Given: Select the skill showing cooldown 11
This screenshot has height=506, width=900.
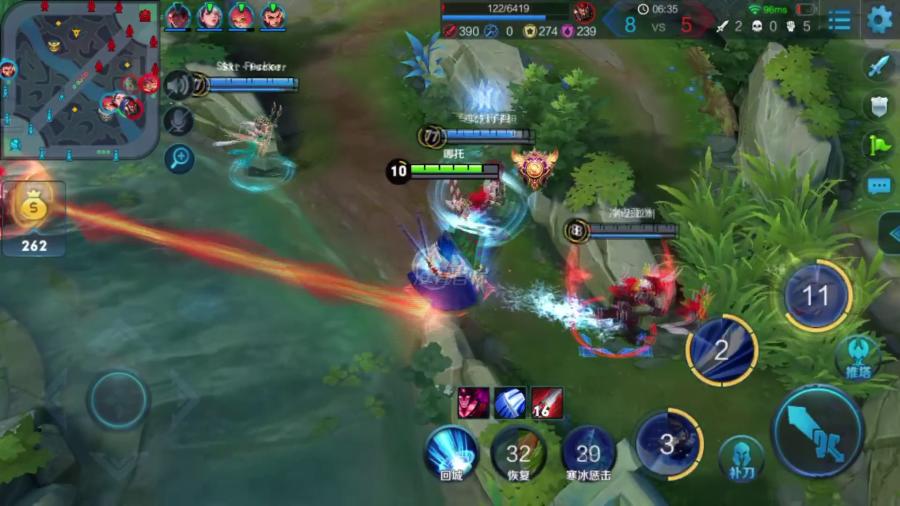Looking at the screenshot, I should coord(816,295).
